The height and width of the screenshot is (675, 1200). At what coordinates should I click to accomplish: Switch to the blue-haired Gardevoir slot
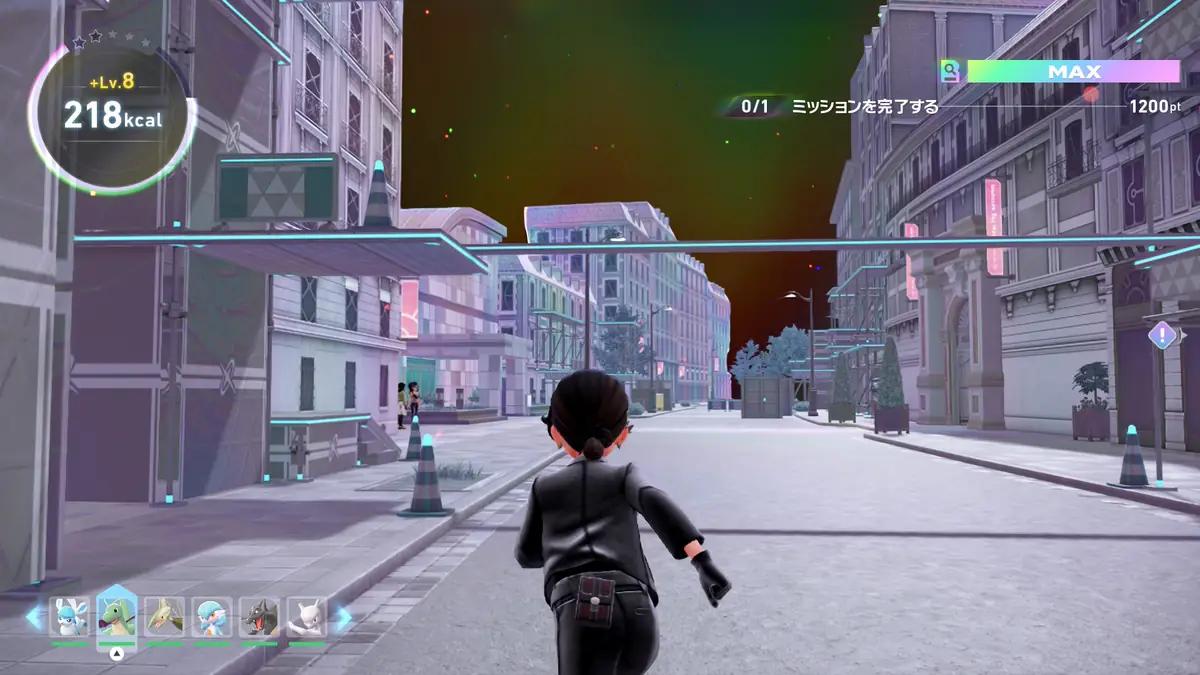[212, 617]
